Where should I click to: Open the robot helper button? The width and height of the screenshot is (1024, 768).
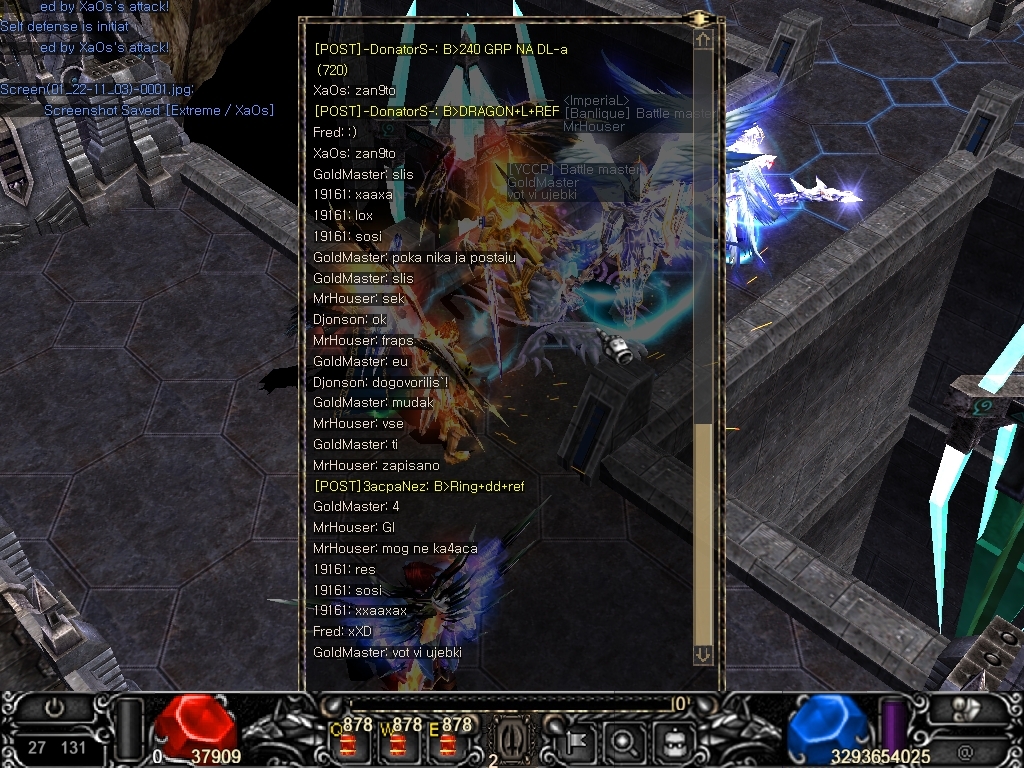[x=672, y=742]
